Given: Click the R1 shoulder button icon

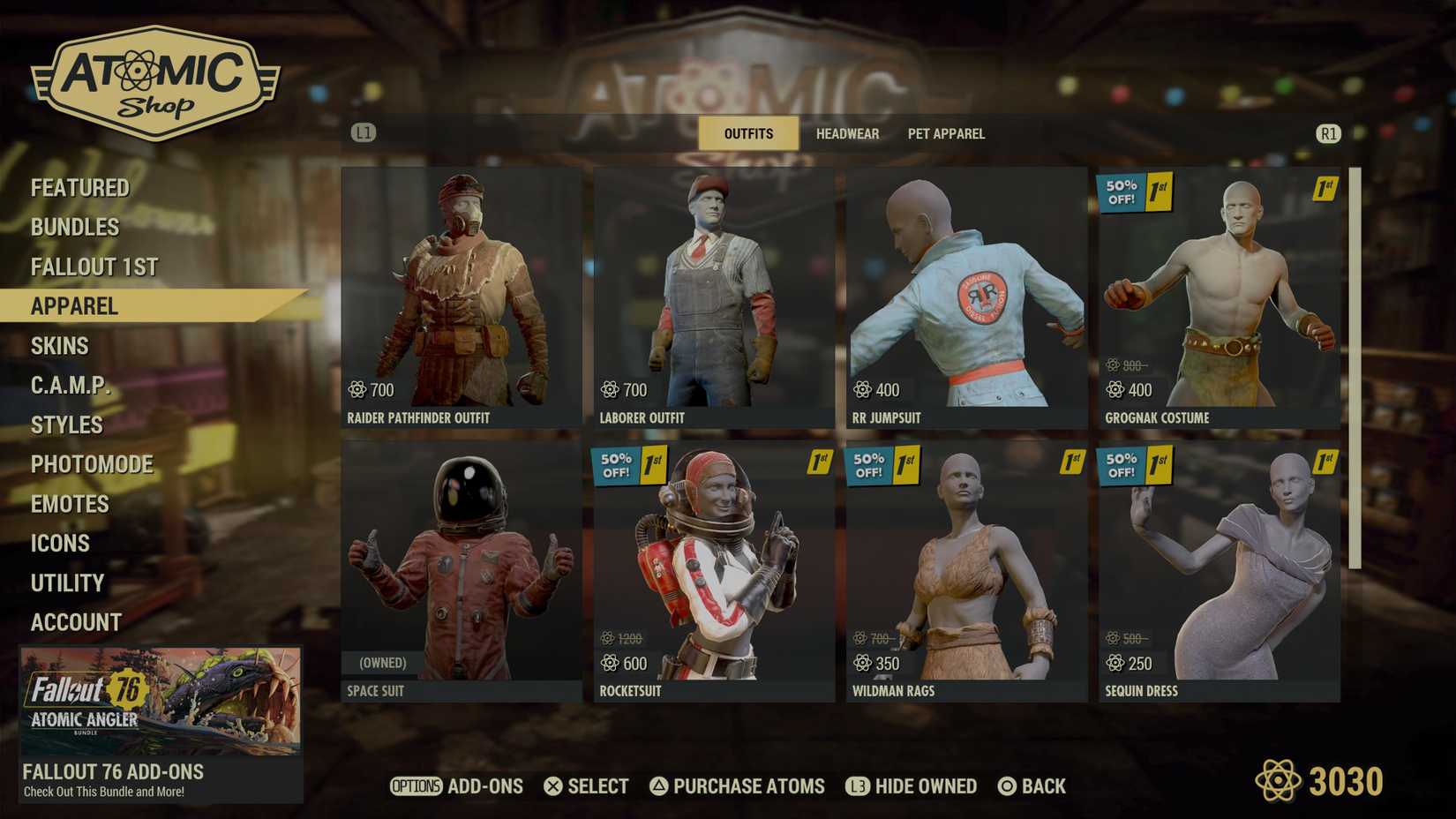Looking at the screenshot, I should pos(1328,134).
